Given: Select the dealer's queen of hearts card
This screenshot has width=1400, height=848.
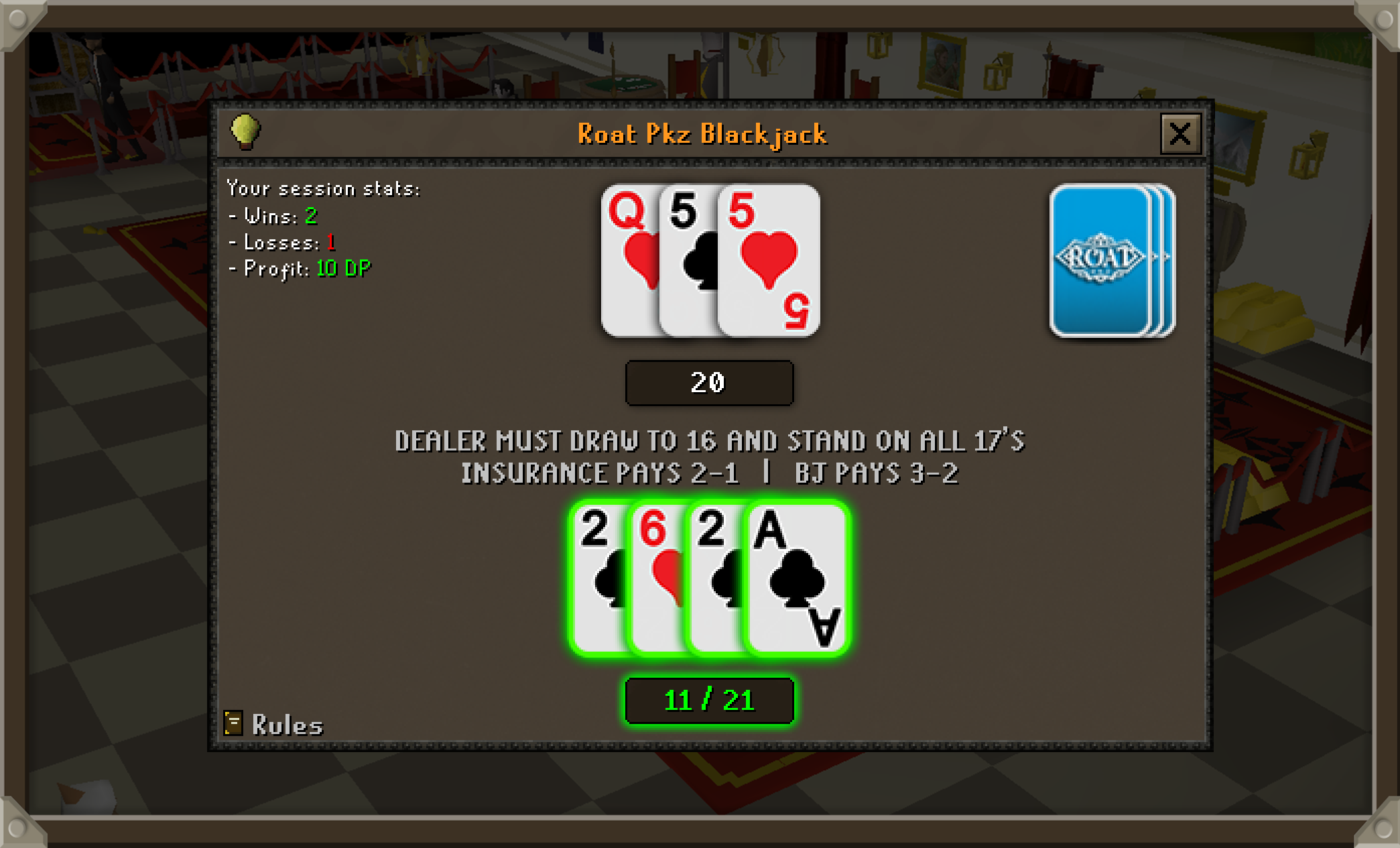Looking at the screenshot, I should pyautogui.click(x=629, y=261).
